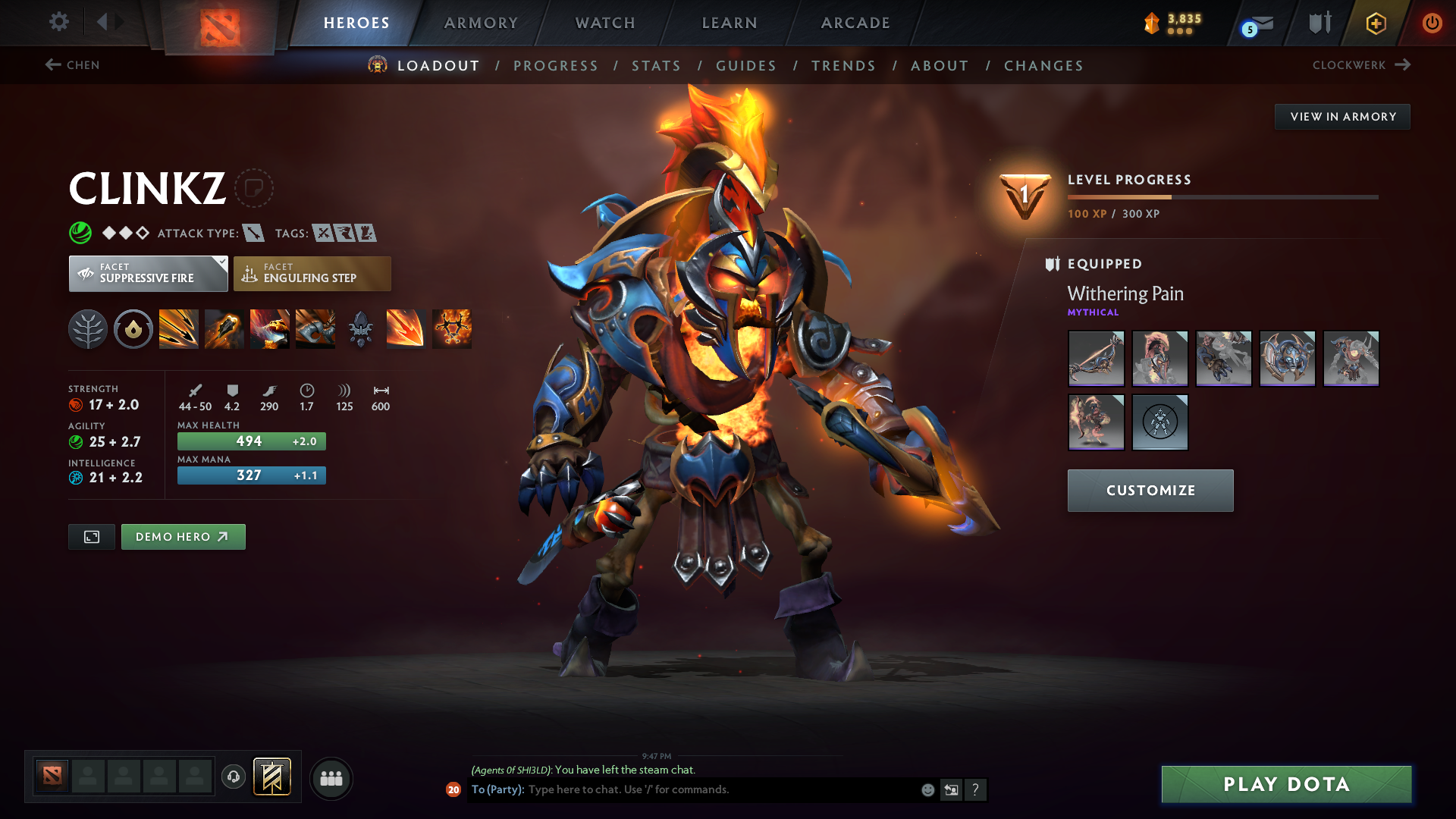The height and width of the screenshot is (819, 1456).
Task: Open the Clinkz talent tree icon
Action: tap(88, 328)
